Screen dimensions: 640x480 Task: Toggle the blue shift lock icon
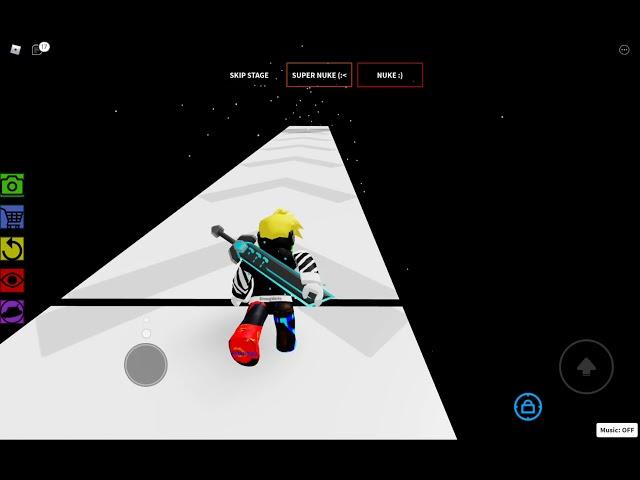528,406
